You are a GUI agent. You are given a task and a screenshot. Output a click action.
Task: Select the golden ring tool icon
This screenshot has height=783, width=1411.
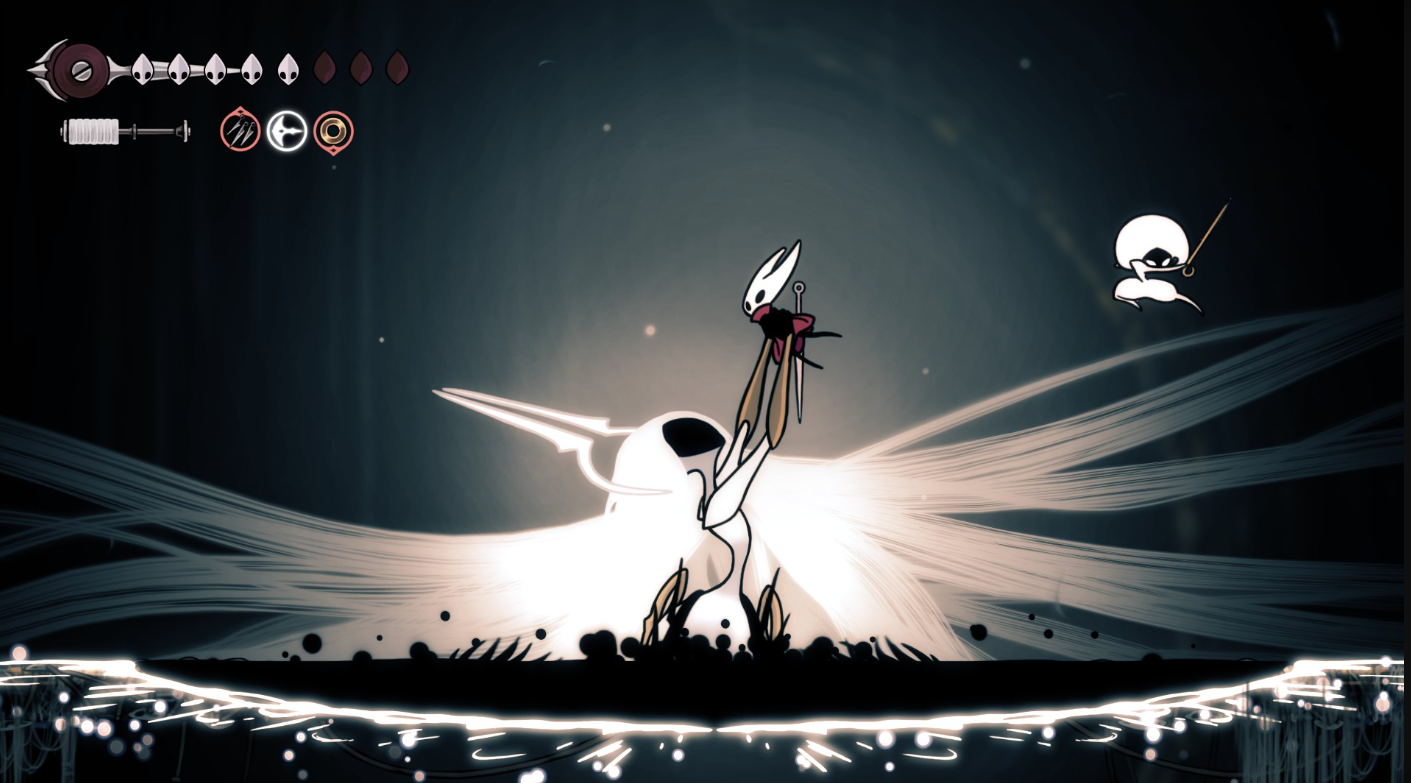tap(333, 131)
